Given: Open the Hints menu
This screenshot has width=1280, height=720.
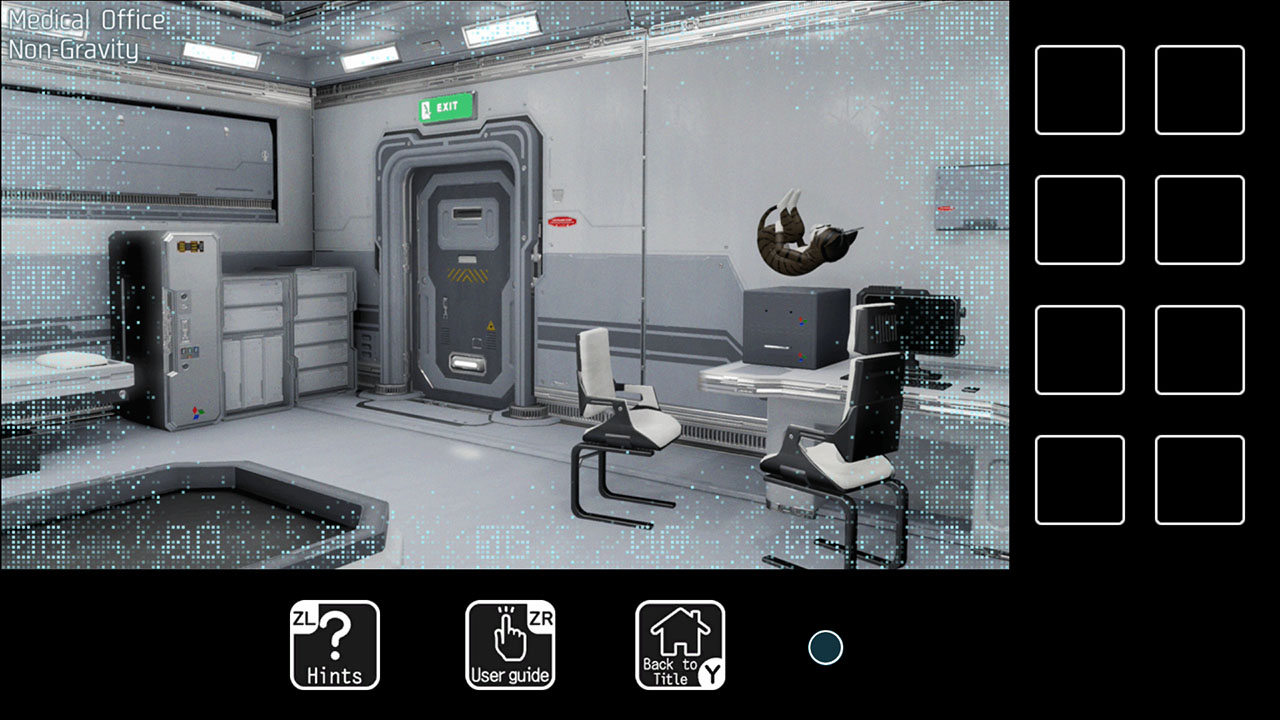Looking at the screenshot, I should pyautogui.click(x=335, y=643).
